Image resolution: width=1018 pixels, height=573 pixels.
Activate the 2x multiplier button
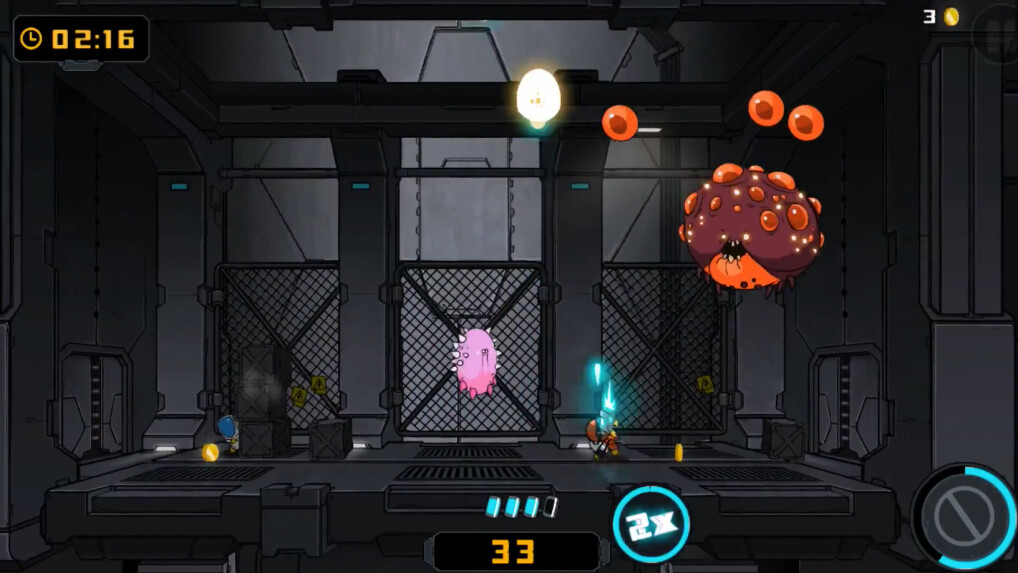(x=651, y=523)
